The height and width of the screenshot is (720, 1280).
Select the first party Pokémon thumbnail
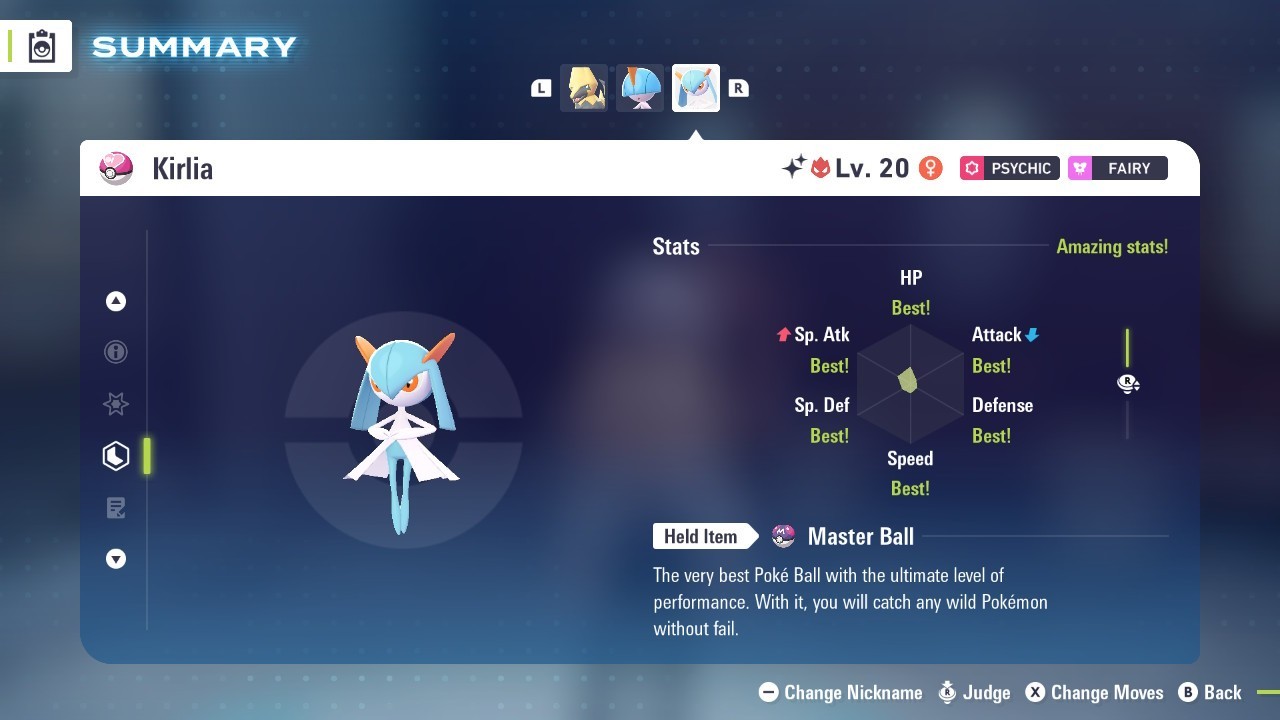pyautogui.click(x=584, y=88)
